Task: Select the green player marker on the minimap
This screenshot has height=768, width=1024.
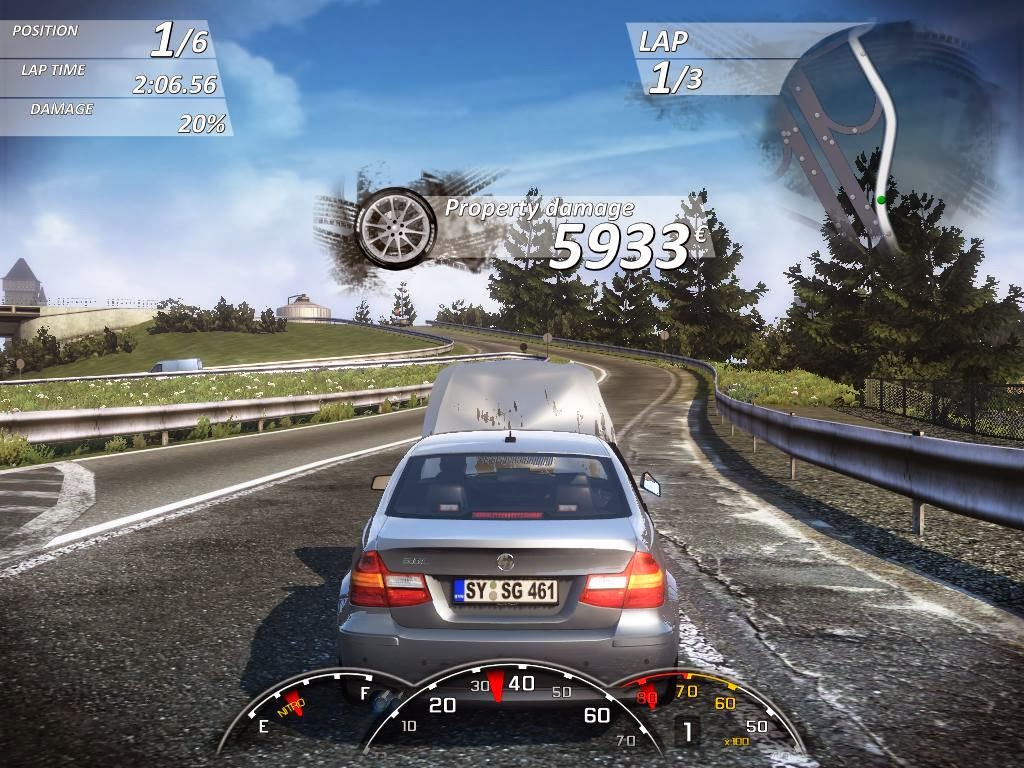Action: tap(881, 200)
